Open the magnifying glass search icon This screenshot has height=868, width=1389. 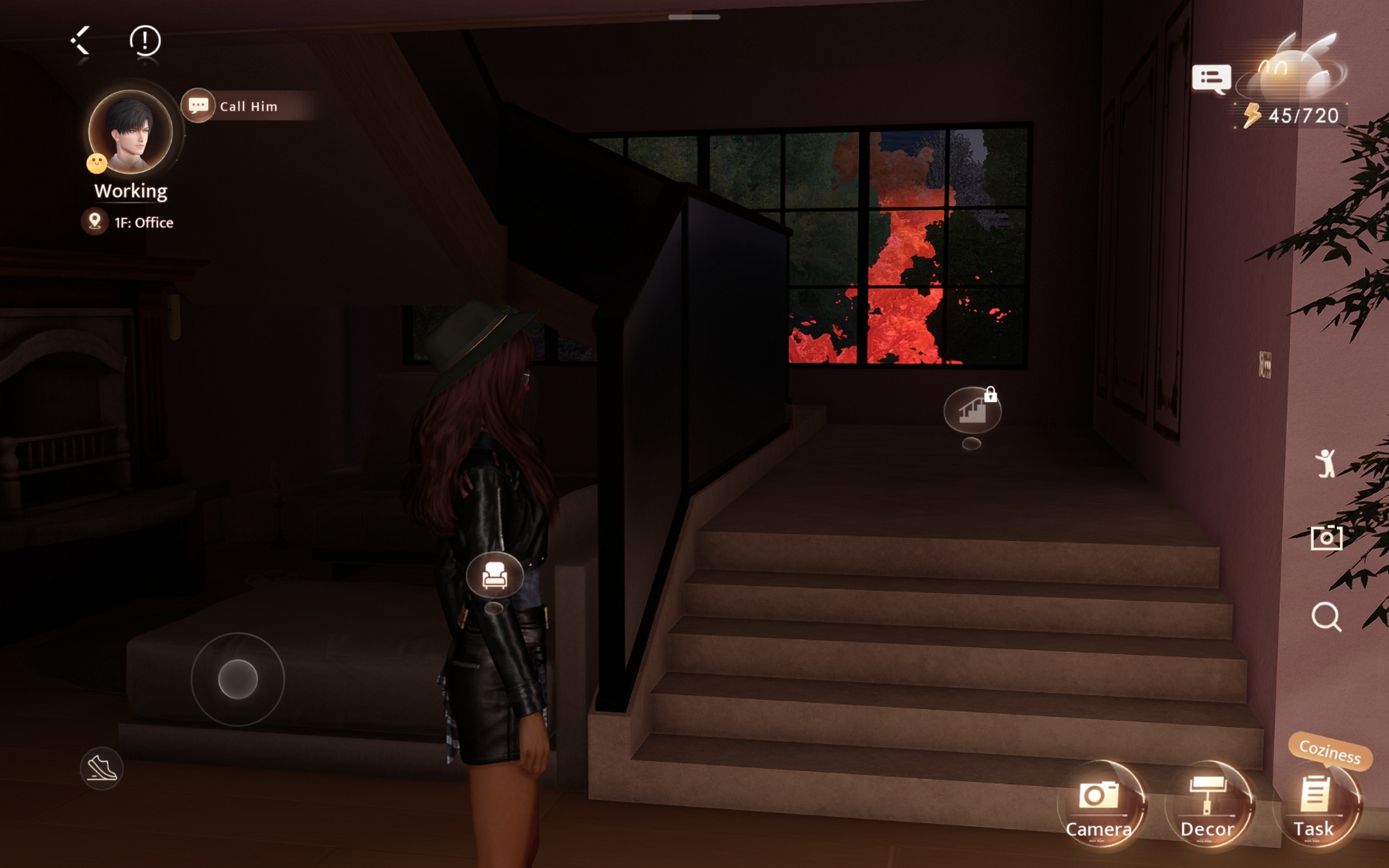click(1326, 616)
